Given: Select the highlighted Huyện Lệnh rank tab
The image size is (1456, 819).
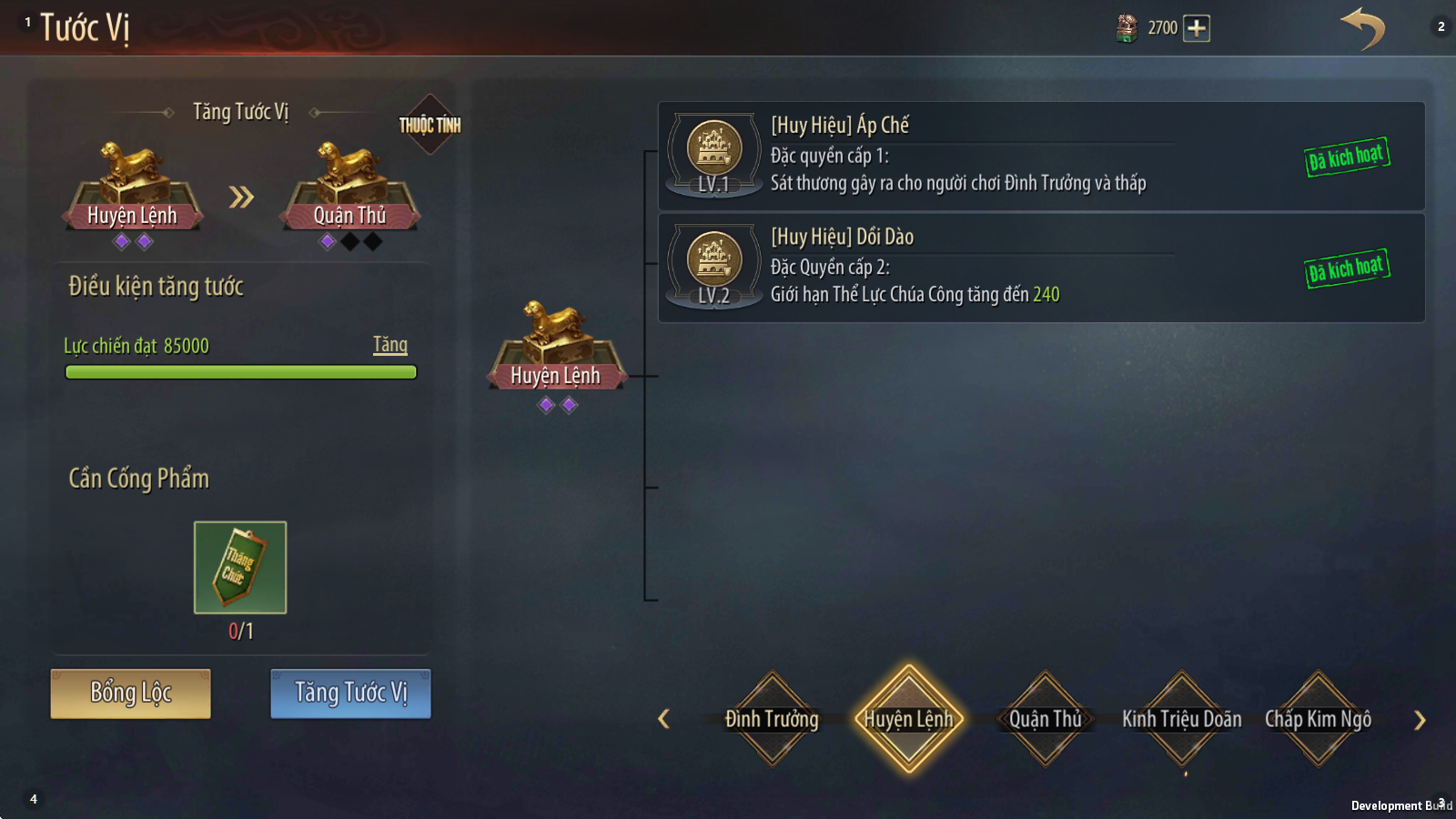Looking at the screenshot, I should [908, 719].
